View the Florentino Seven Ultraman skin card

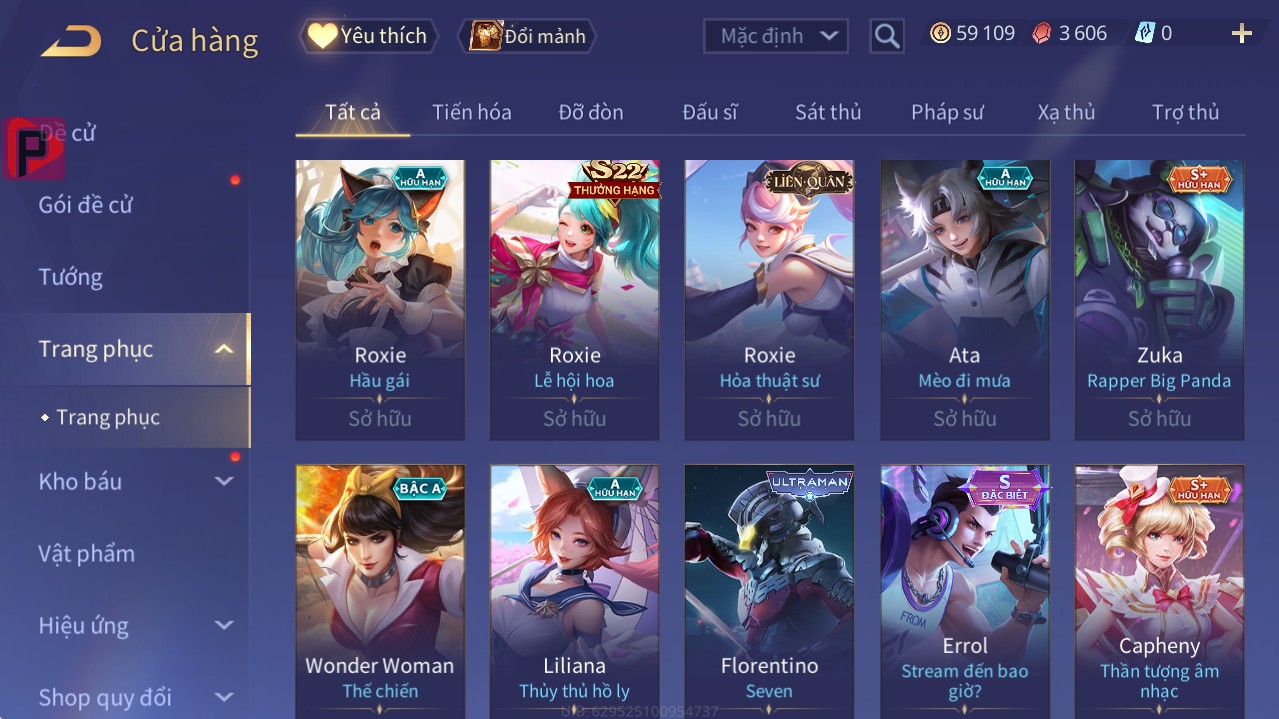pos(769,590)
